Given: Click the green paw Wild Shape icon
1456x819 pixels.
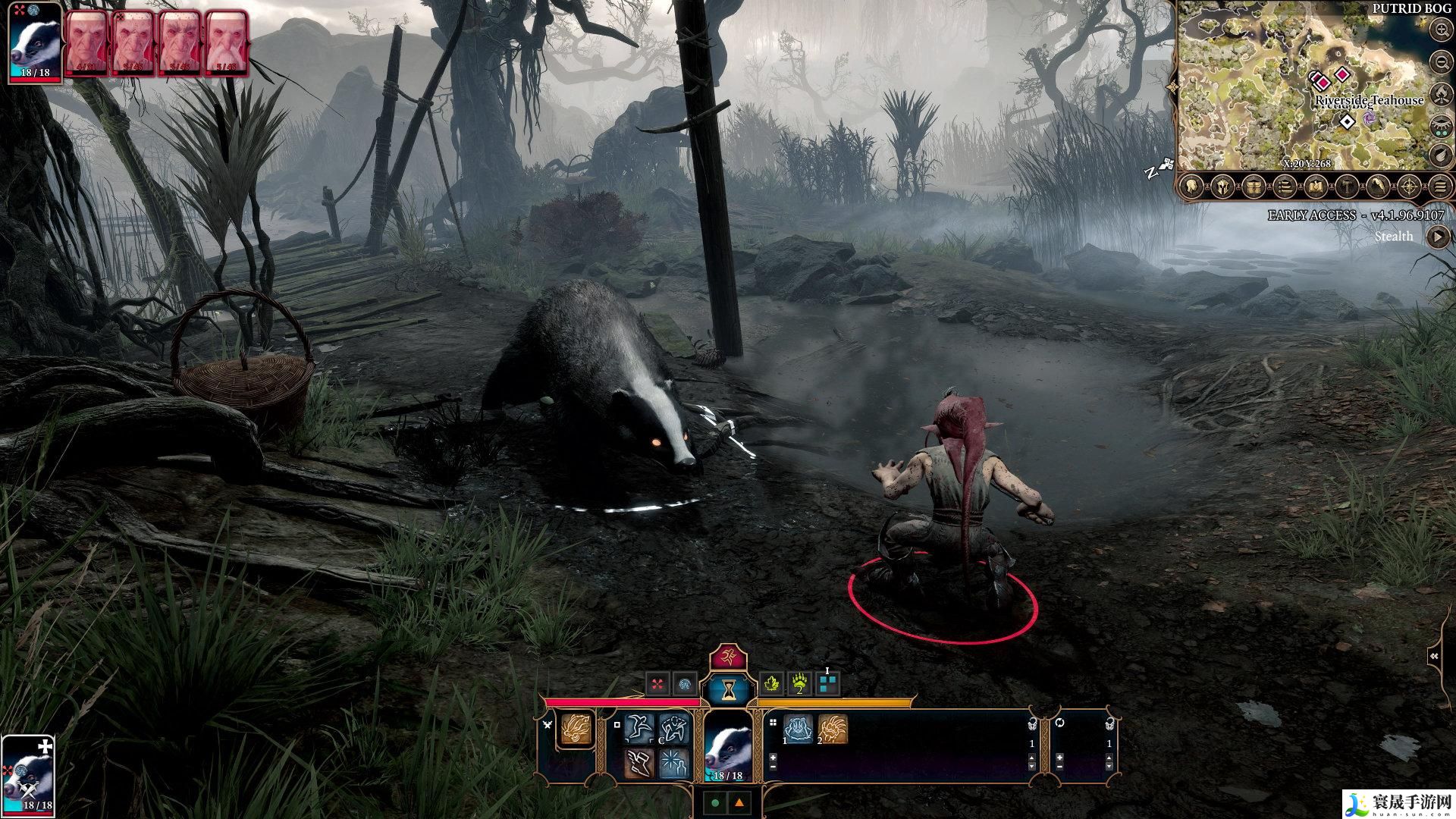Looking at the screenshot, I should [800, 684].
